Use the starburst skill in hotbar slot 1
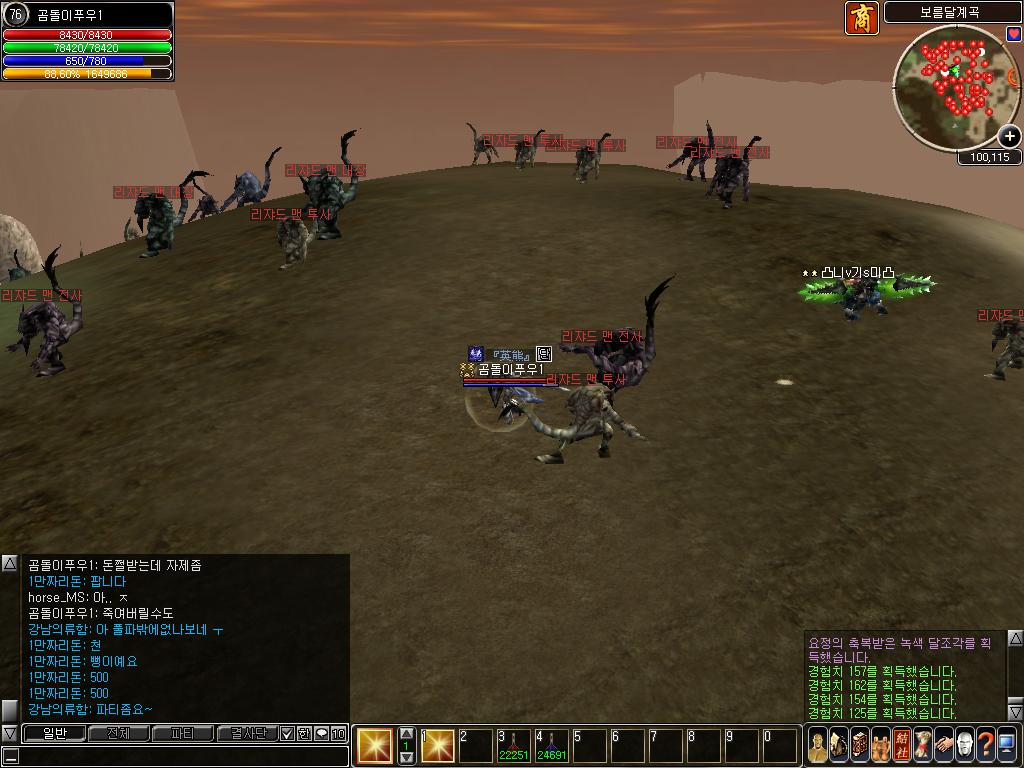Image resolution: width=1024 pixels, height=768 pixels. [x=438, y=746]
